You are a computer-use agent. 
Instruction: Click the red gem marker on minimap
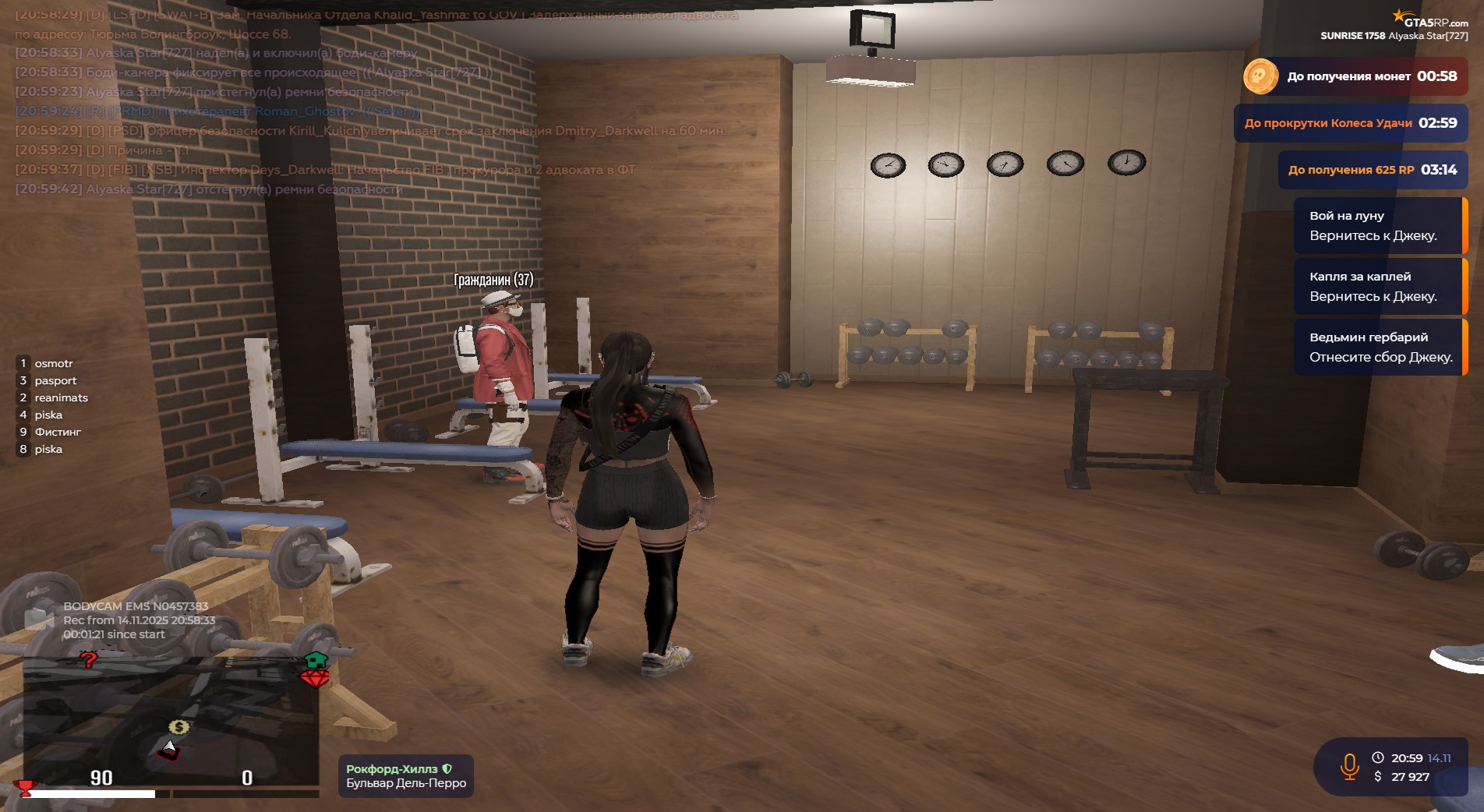coord(314,679)
